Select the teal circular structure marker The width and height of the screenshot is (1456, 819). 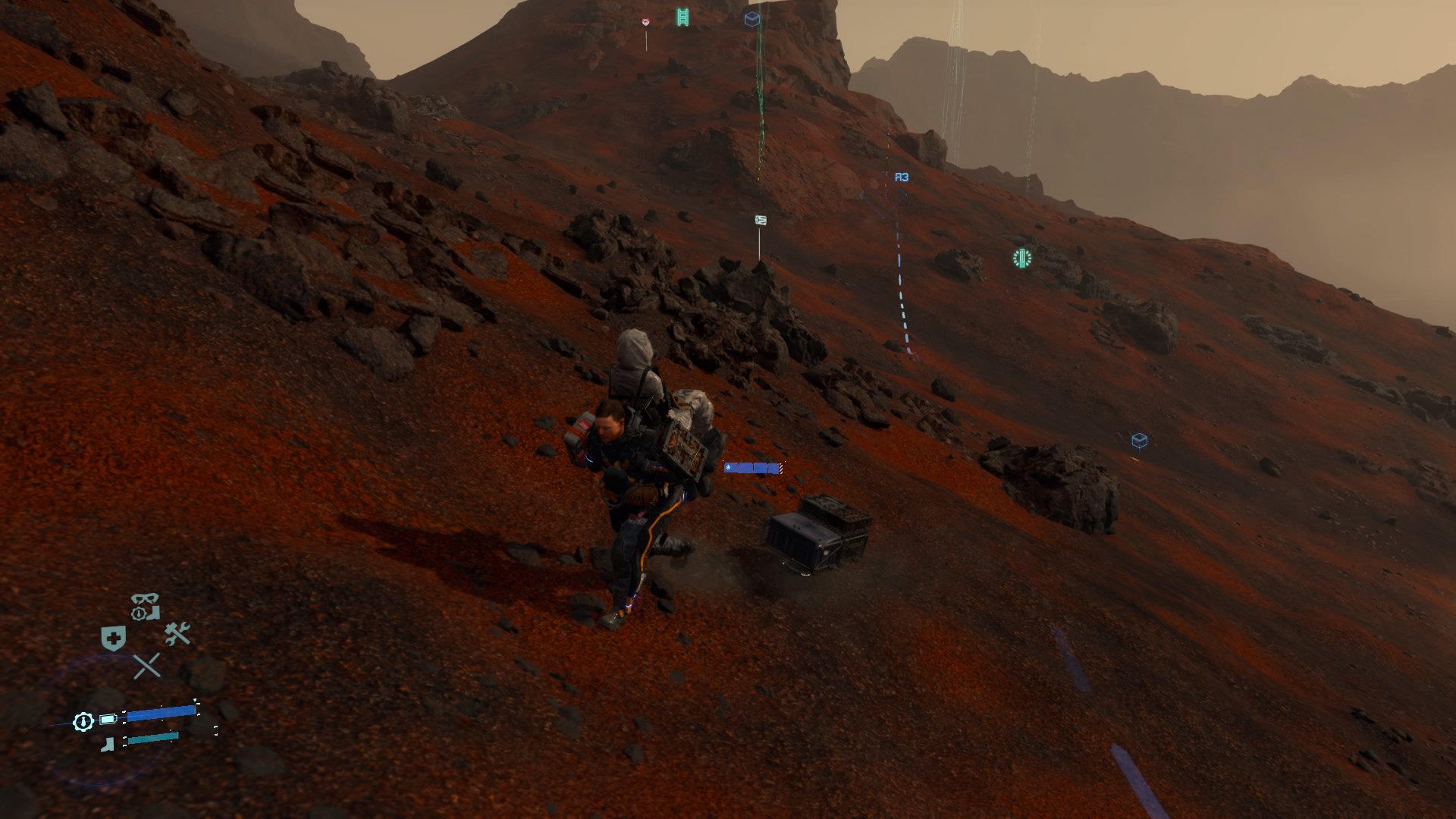pos(1022,259)
